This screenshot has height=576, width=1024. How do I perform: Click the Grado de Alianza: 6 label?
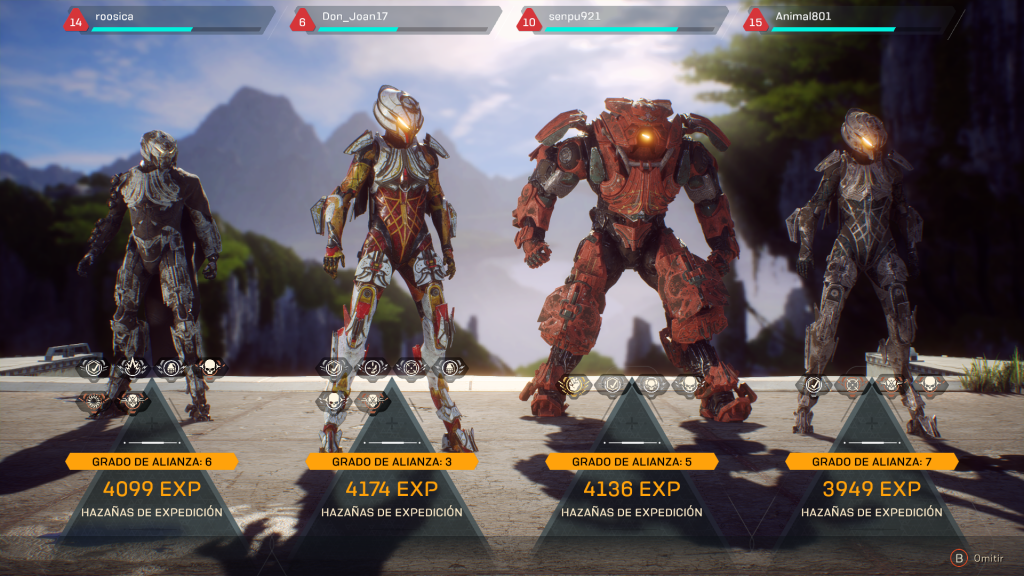152,461
